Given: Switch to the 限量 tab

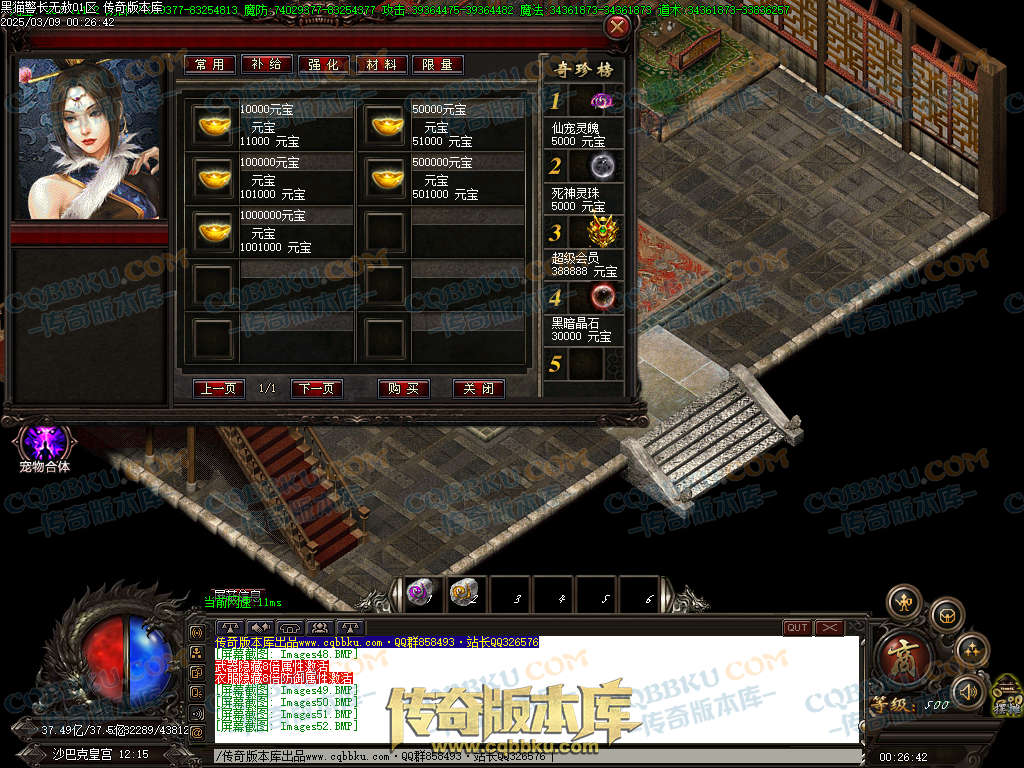Looking at the screenshot, I should click(x=438, y=64).
